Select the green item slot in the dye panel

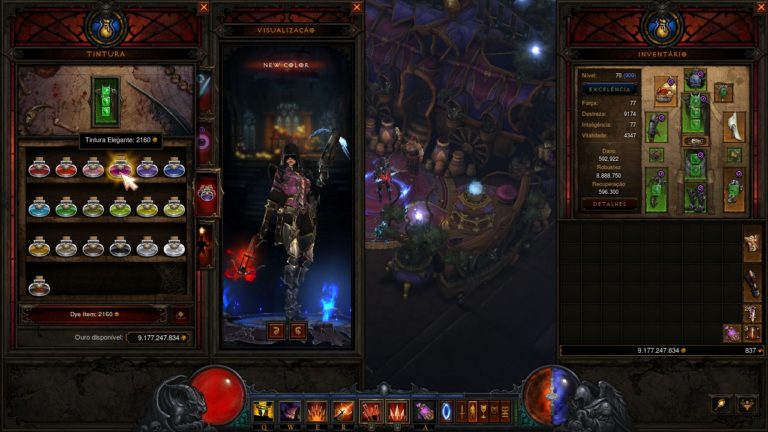pos(105,100)
